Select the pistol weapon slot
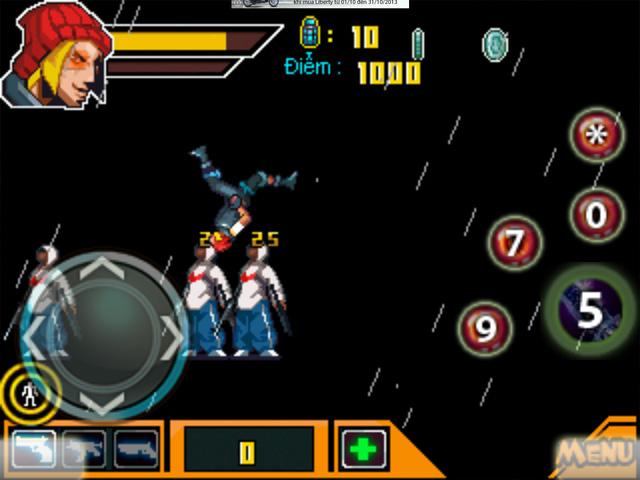640x480 pixels. pos(33,448)
